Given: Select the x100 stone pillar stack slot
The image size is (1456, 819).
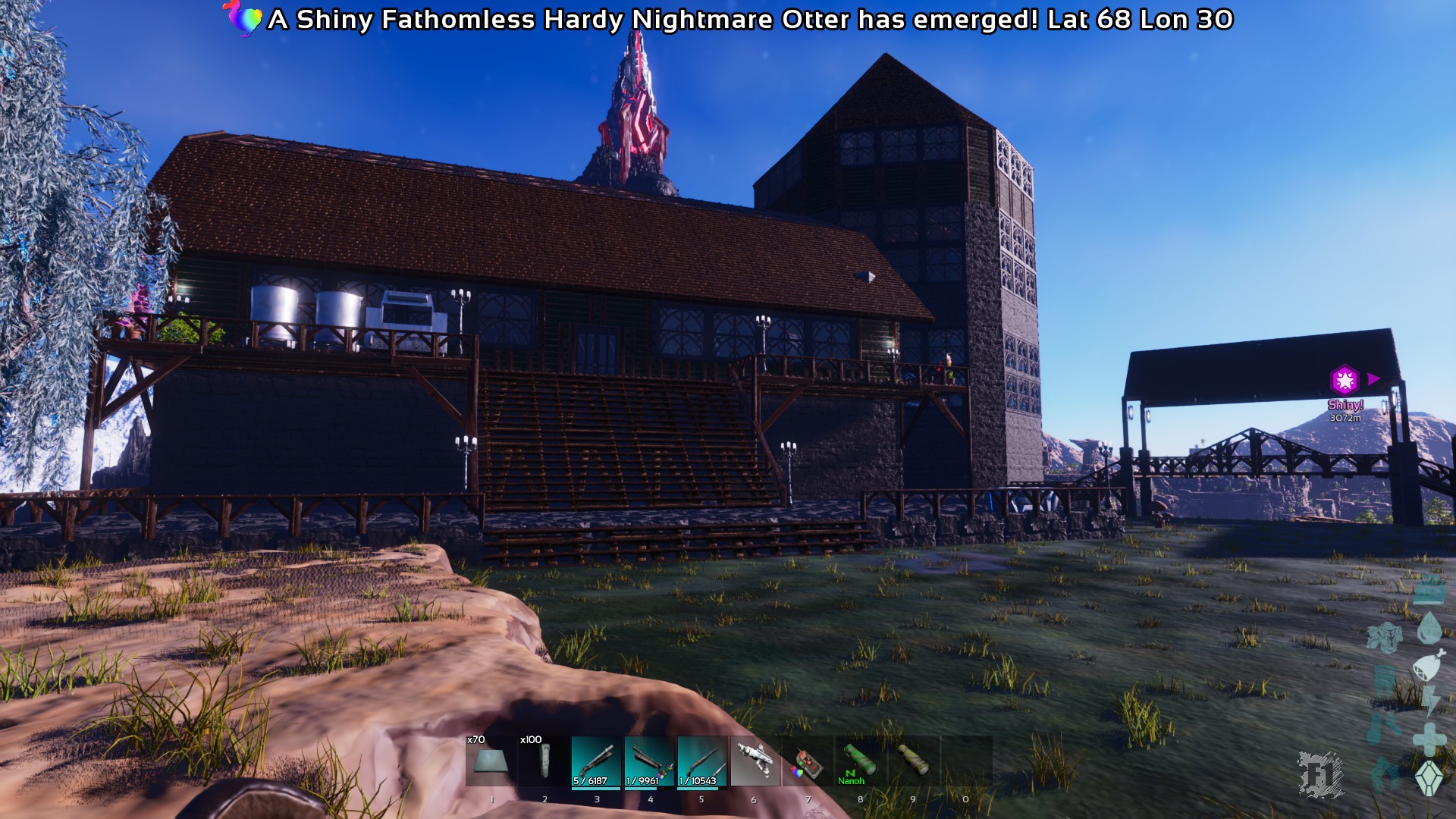Looking at the screenshot, I should pyautogui.click(x=544, y=761).
